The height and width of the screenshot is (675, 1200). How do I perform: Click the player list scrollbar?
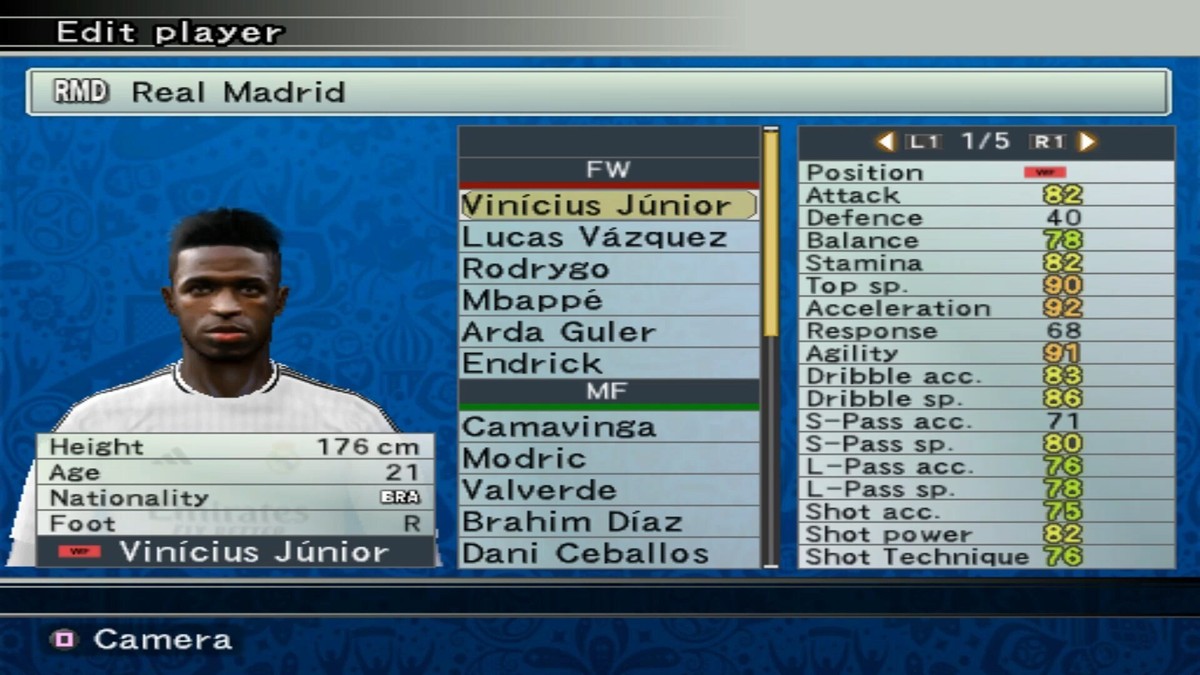pyautogui.click(x=771, y=235)
